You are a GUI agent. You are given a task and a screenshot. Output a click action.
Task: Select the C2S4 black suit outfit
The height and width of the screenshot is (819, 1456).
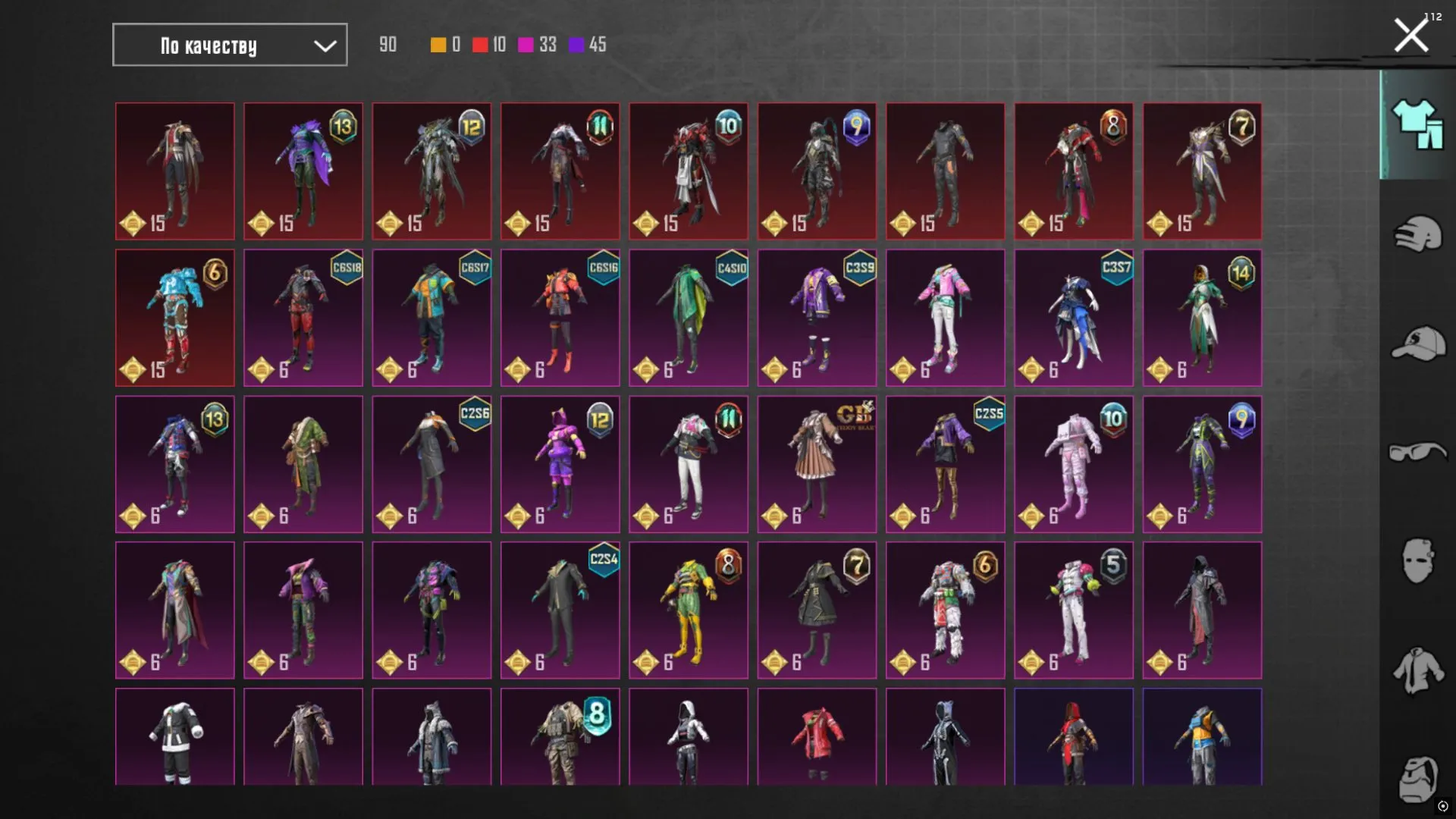[560, 610]
